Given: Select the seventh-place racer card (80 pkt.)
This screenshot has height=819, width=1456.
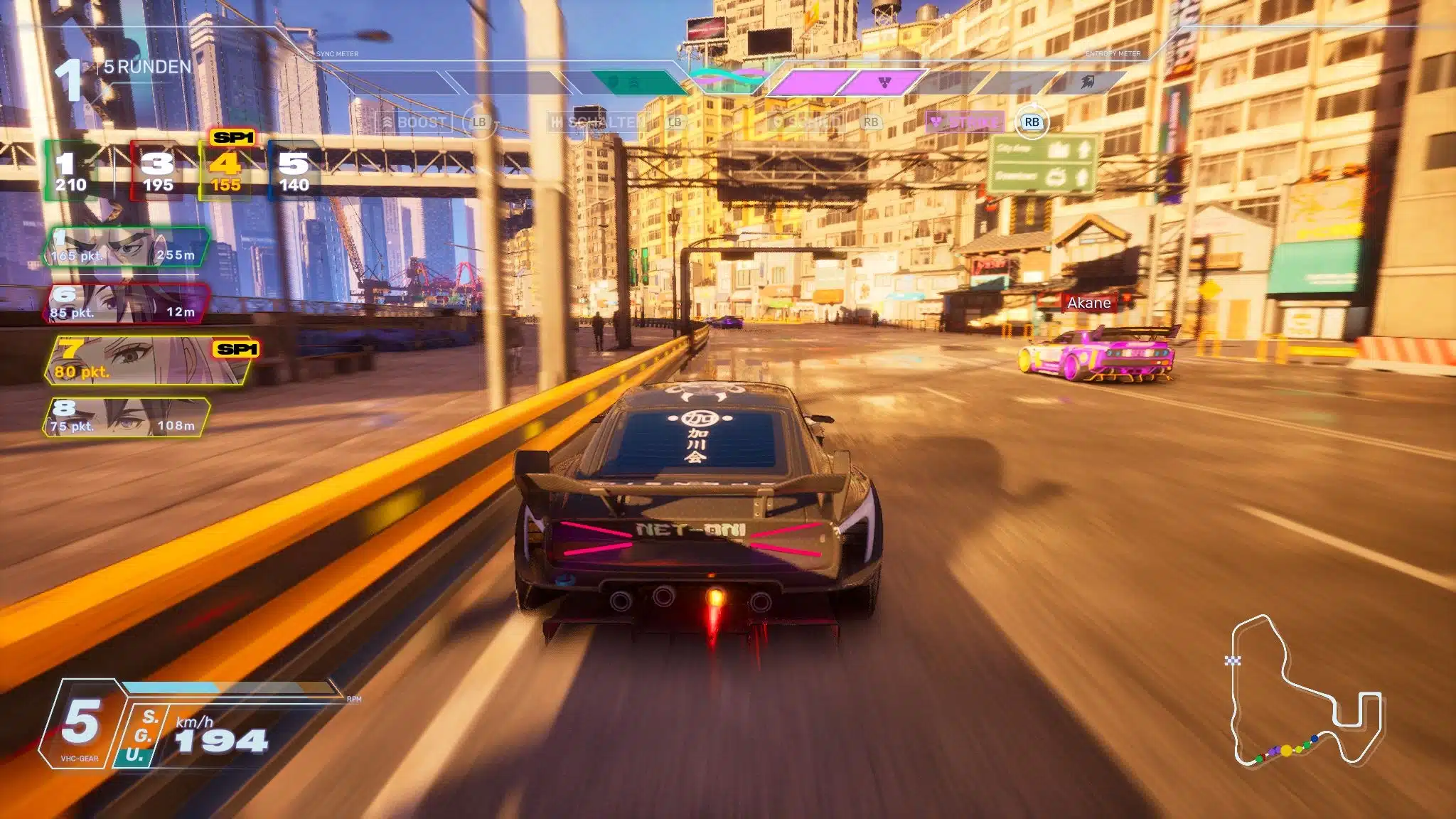Looking at the screenshot, I should pos(149,361).
